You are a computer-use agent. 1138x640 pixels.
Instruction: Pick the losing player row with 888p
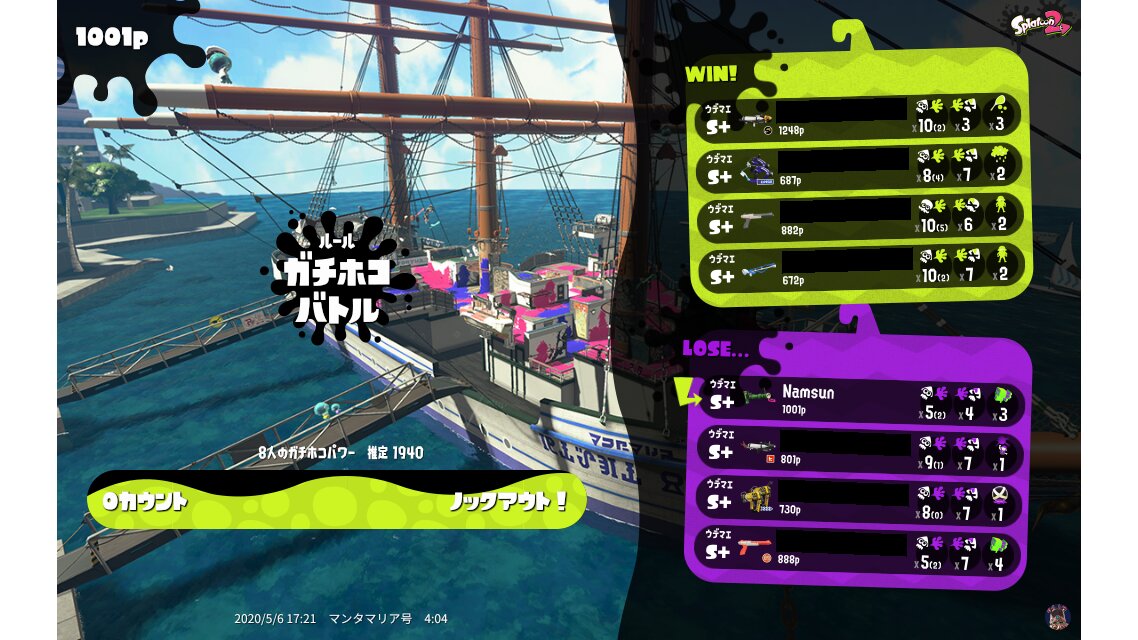860,549
